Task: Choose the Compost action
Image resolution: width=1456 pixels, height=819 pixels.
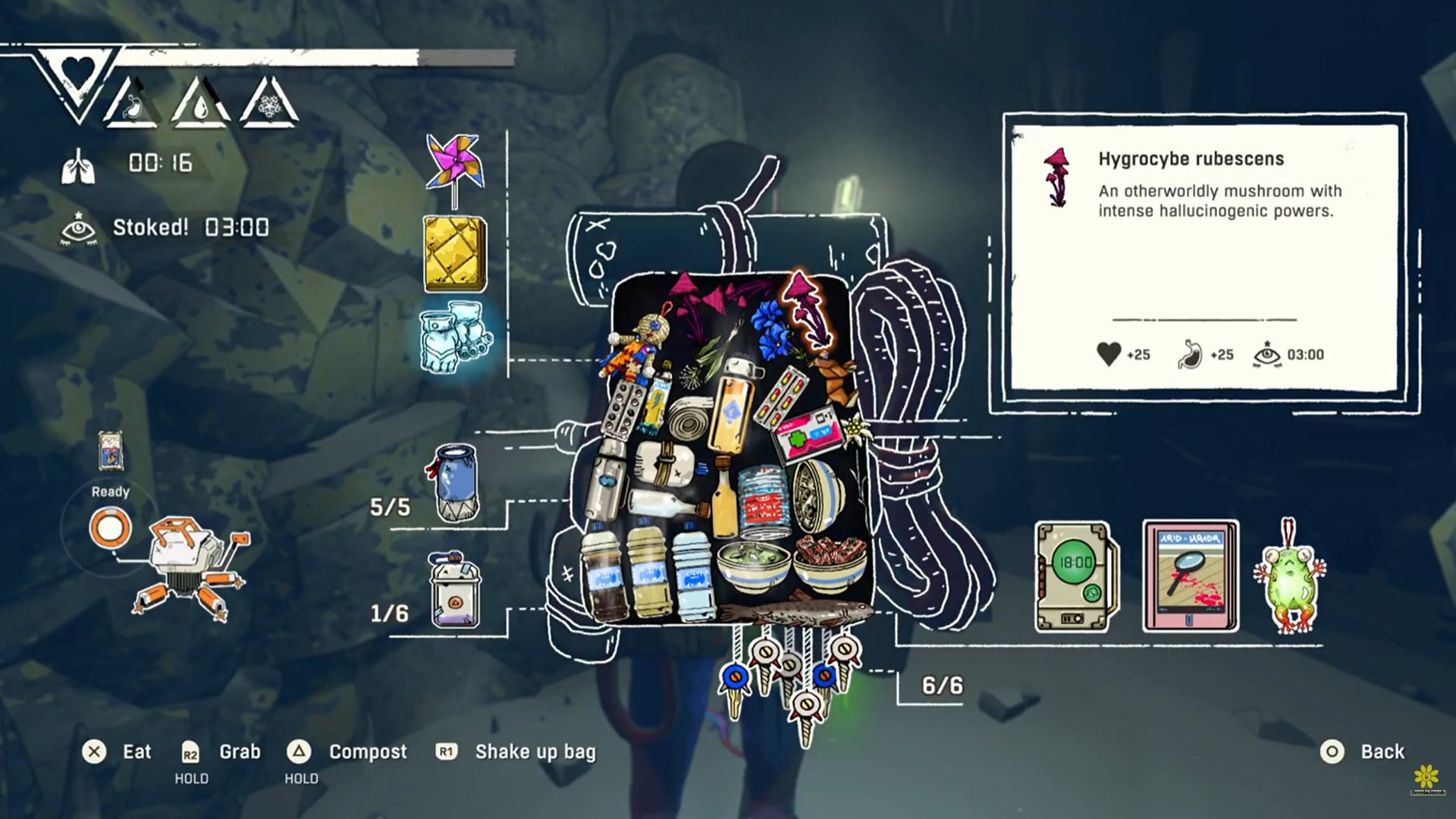Action: tap(367, 752)
